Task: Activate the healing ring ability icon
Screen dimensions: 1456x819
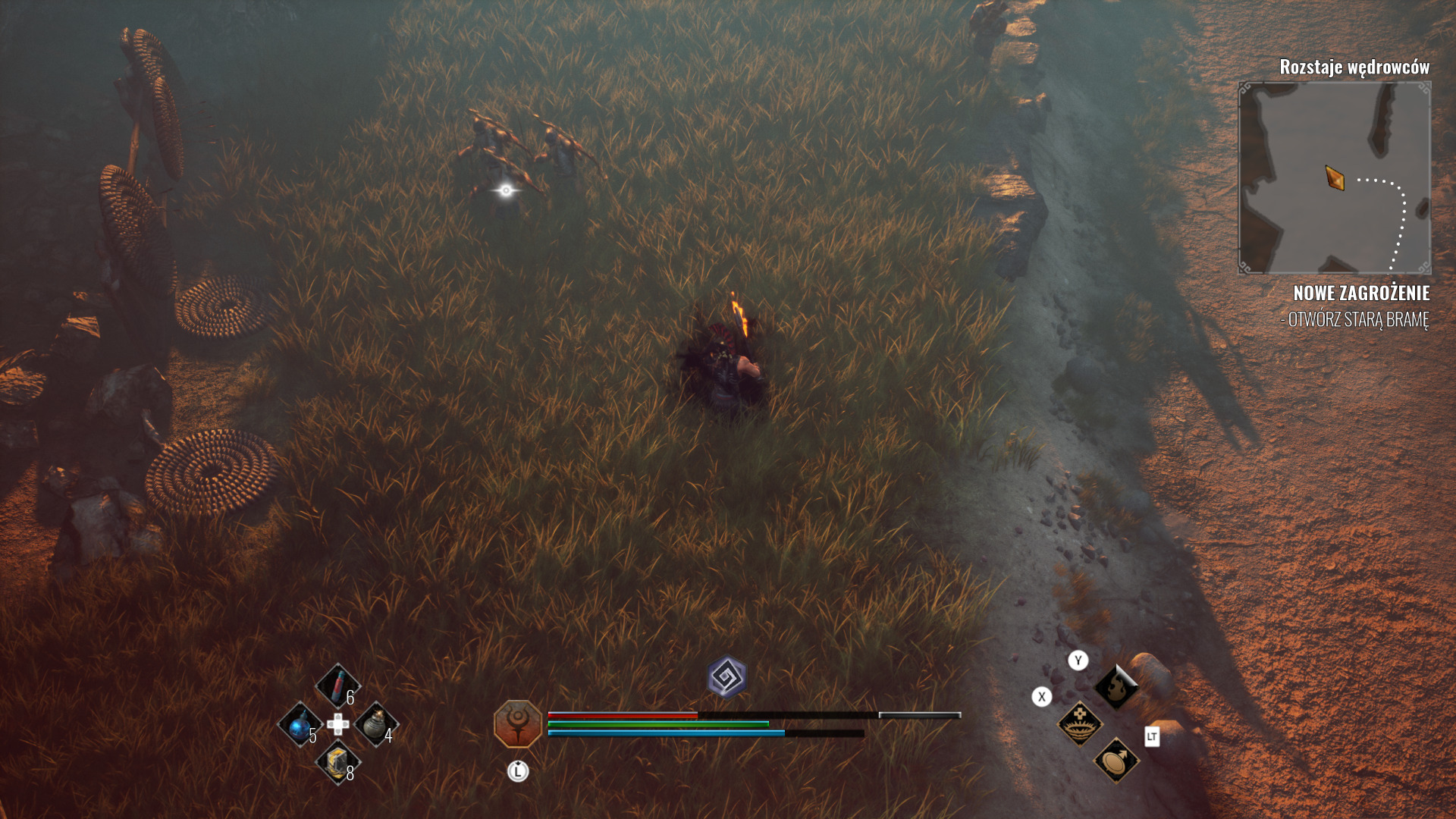Action: coord(1079,723)
